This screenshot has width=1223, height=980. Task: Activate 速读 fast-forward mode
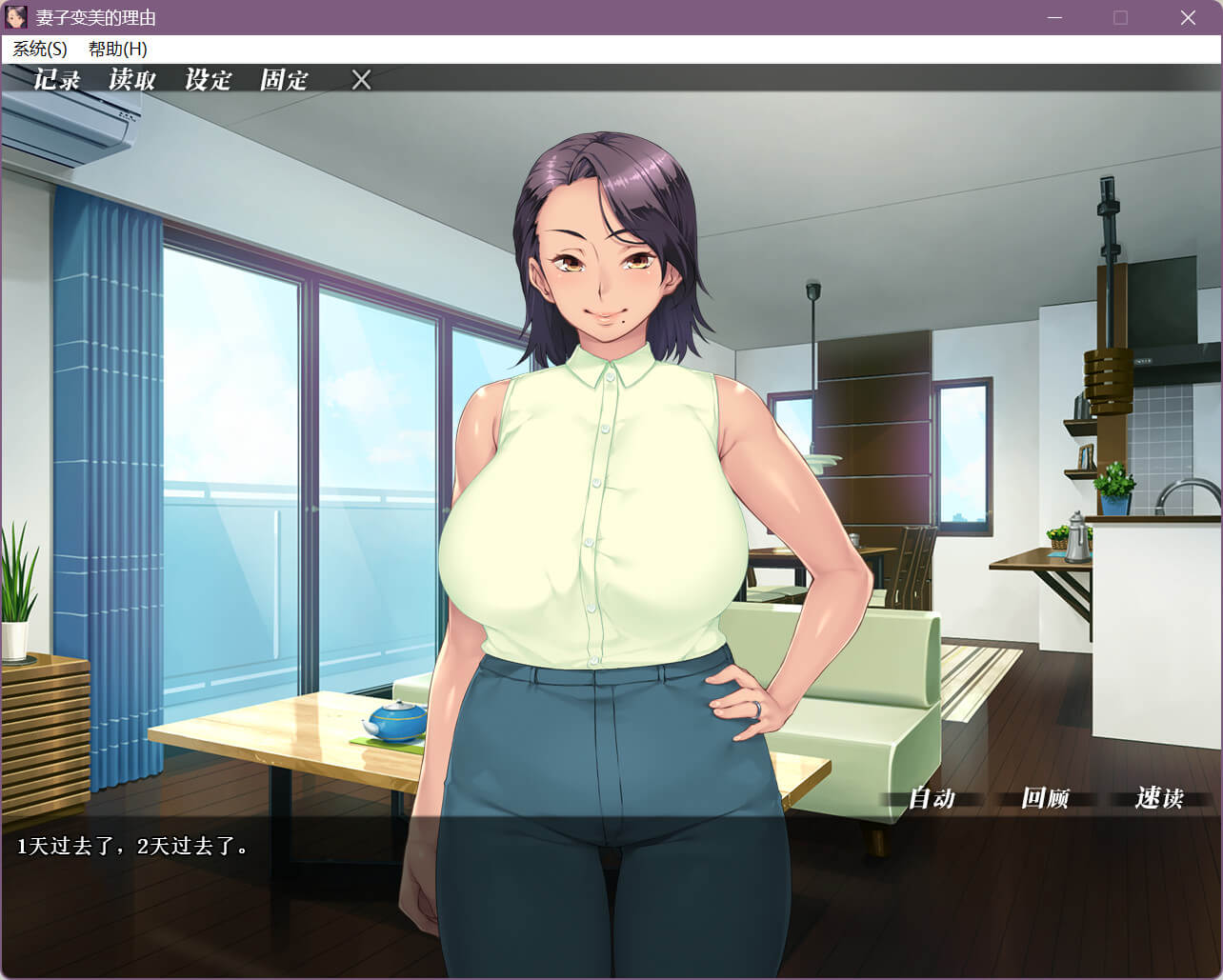tap(1159, 798)
